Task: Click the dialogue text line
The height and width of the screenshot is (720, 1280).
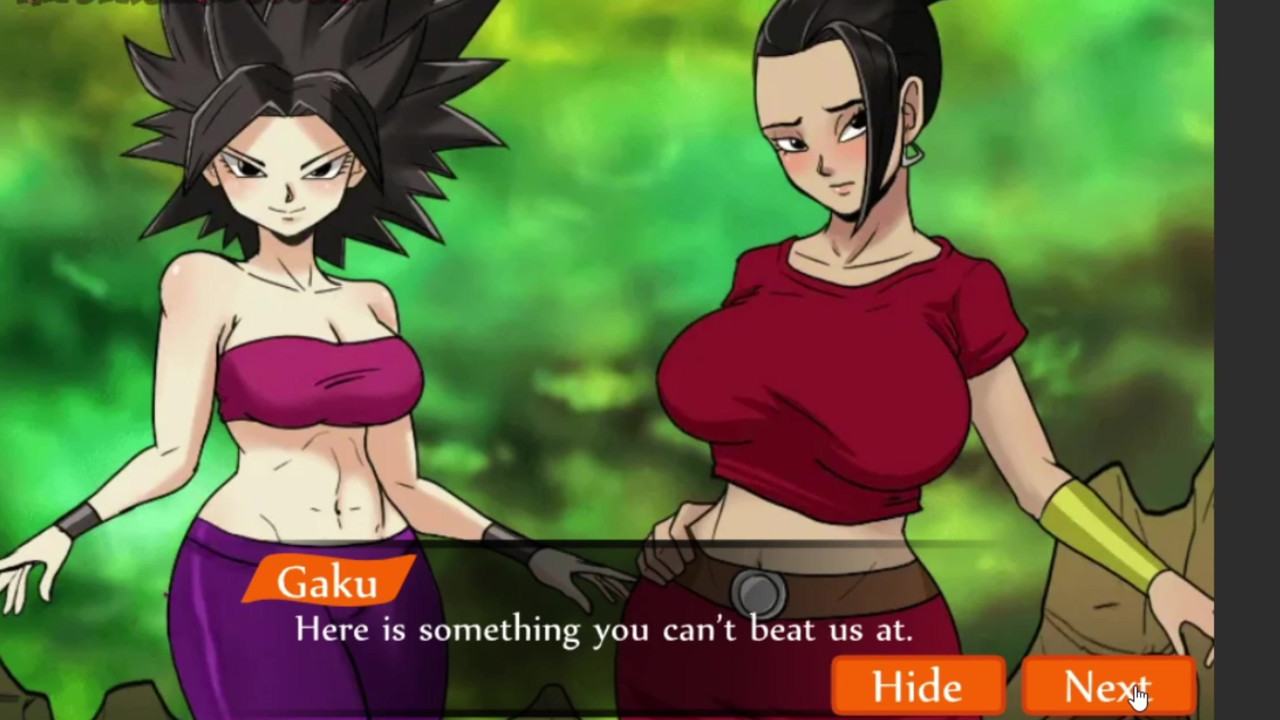Action: [602, 630]
